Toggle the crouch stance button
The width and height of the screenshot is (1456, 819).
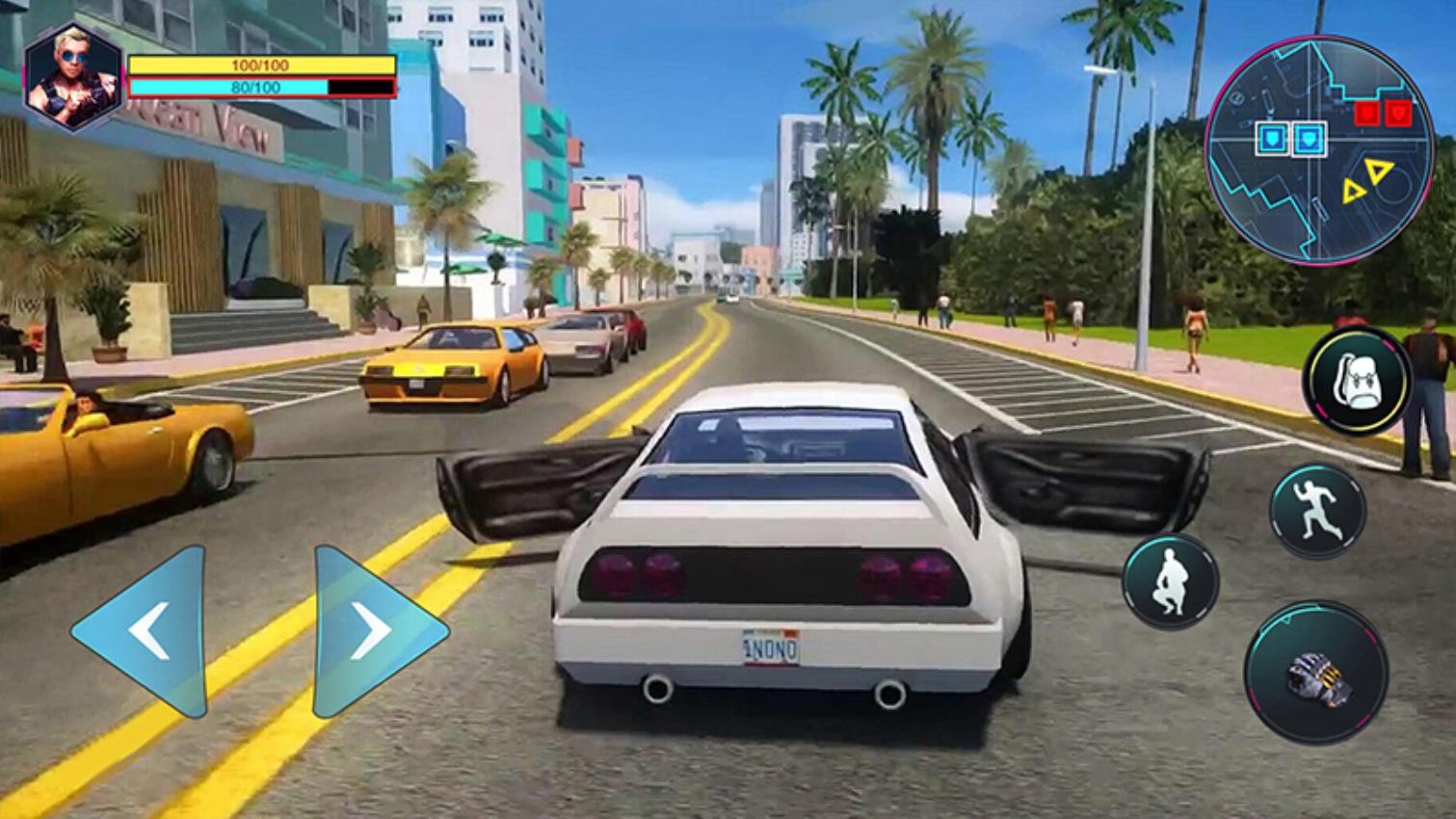point(1170,581)
